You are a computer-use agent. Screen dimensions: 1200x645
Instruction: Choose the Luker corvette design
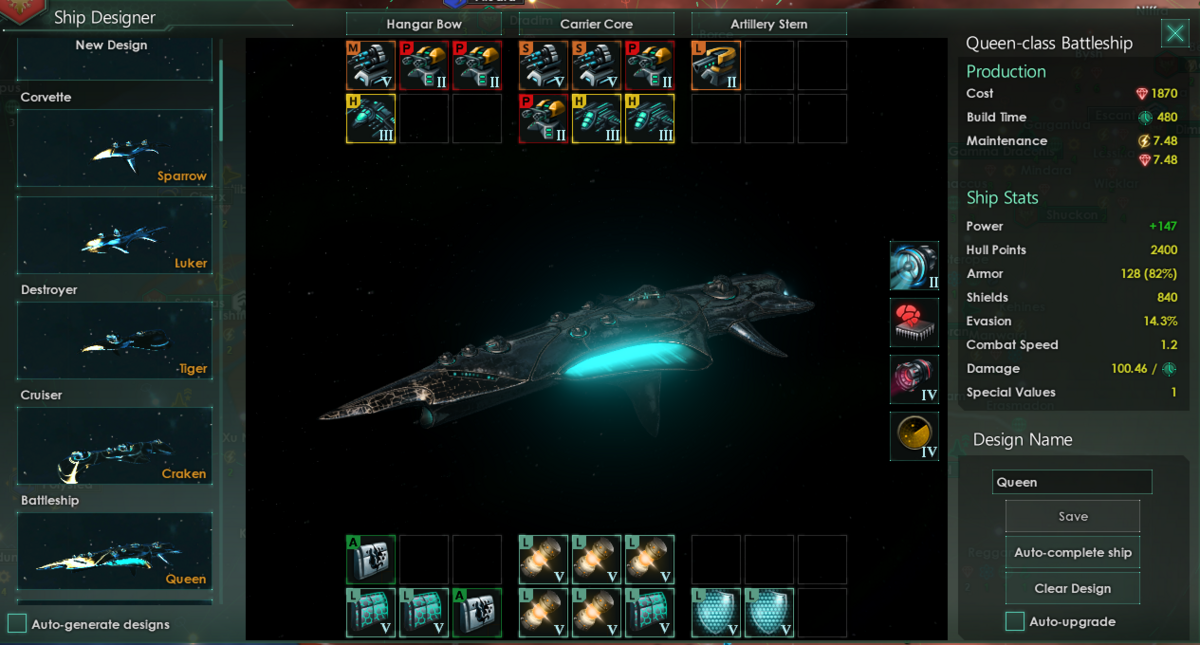point(115,235)
